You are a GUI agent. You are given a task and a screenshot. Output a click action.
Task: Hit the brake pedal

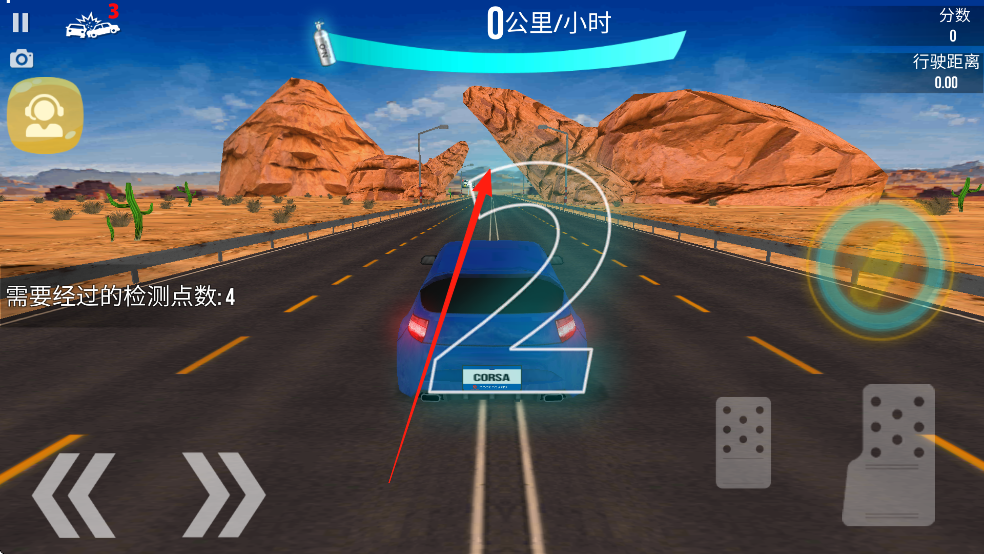tap(743, 442)
